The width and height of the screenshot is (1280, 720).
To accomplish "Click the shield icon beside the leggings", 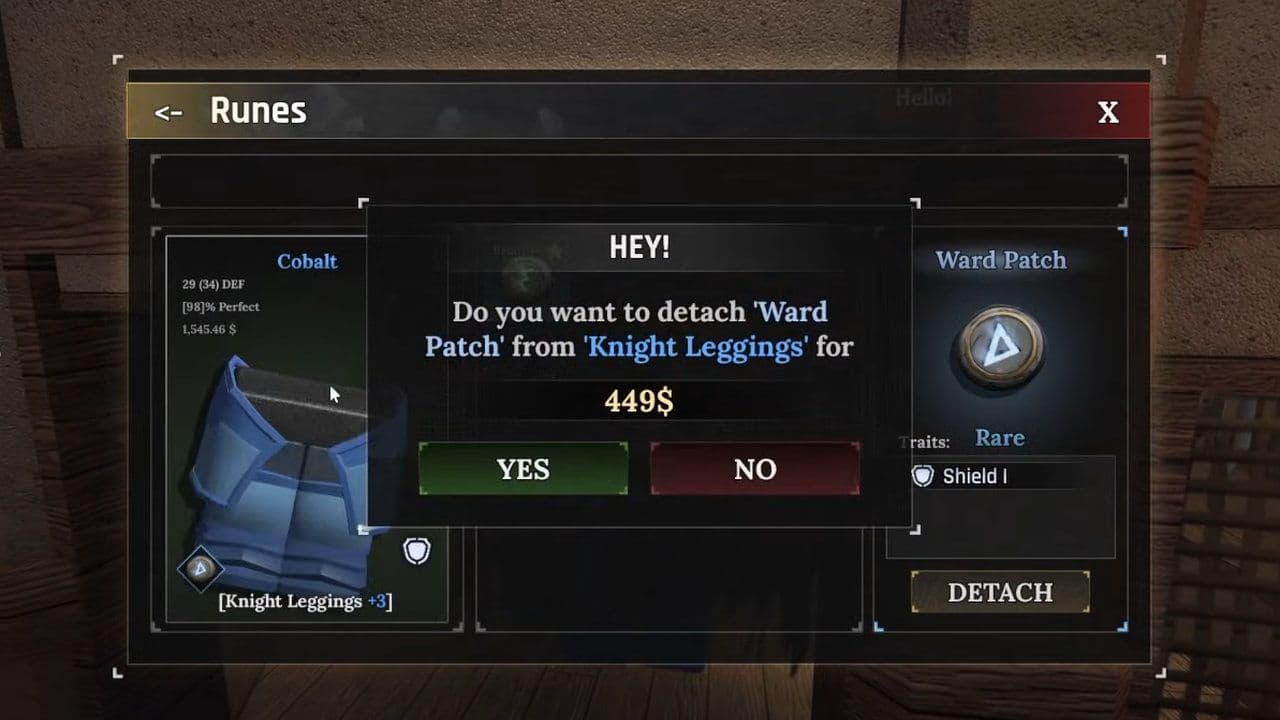I will 417,551.
